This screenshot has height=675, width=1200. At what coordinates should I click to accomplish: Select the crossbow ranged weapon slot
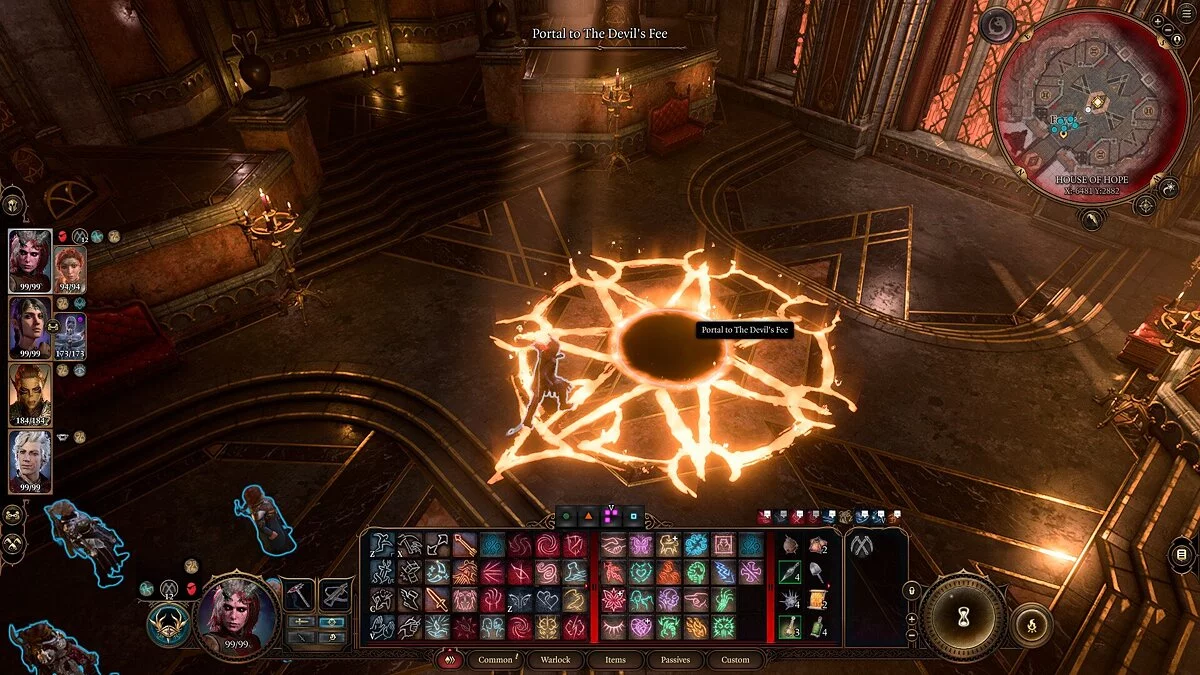pos(335,595)
